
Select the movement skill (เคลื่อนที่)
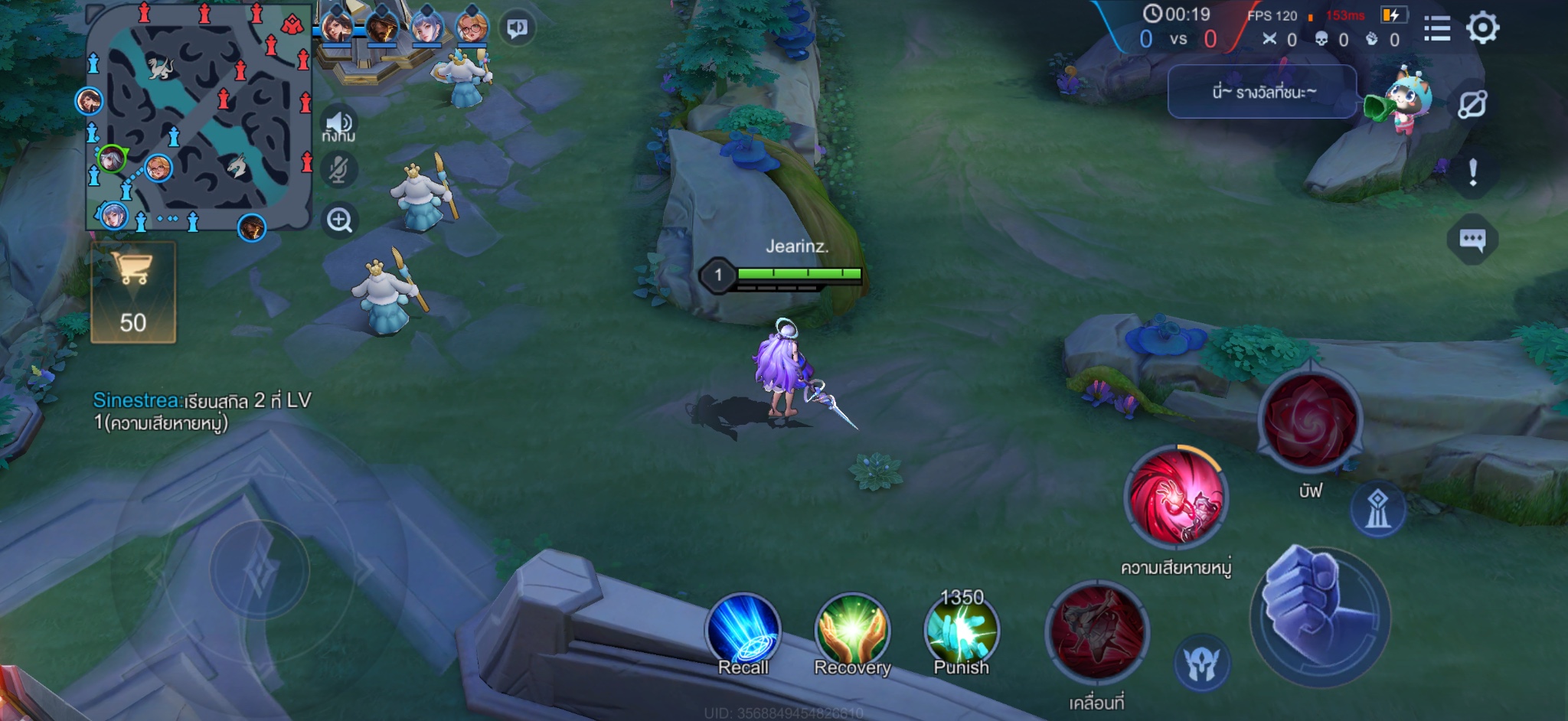(1096, 632)
